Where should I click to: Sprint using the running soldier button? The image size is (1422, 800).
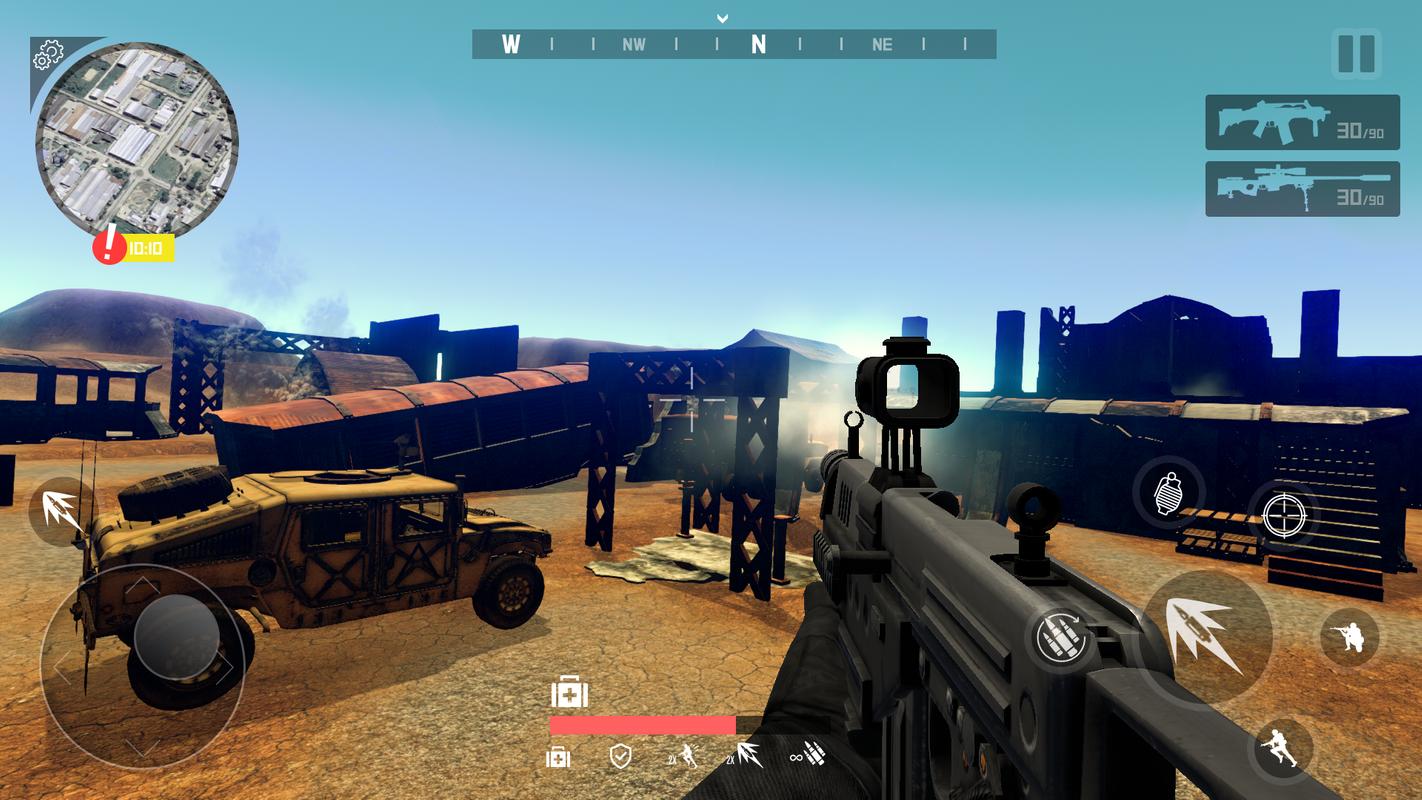coord(1281,748)
